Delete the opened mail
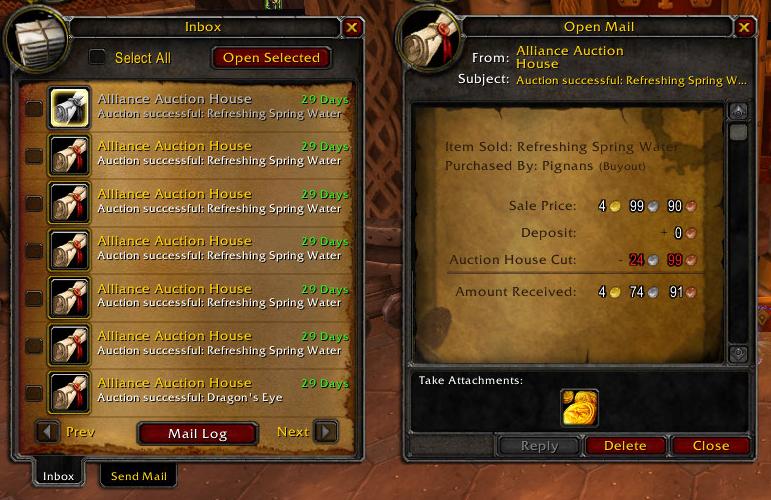The width and height of the screenshot is (771, 500). 625,446
